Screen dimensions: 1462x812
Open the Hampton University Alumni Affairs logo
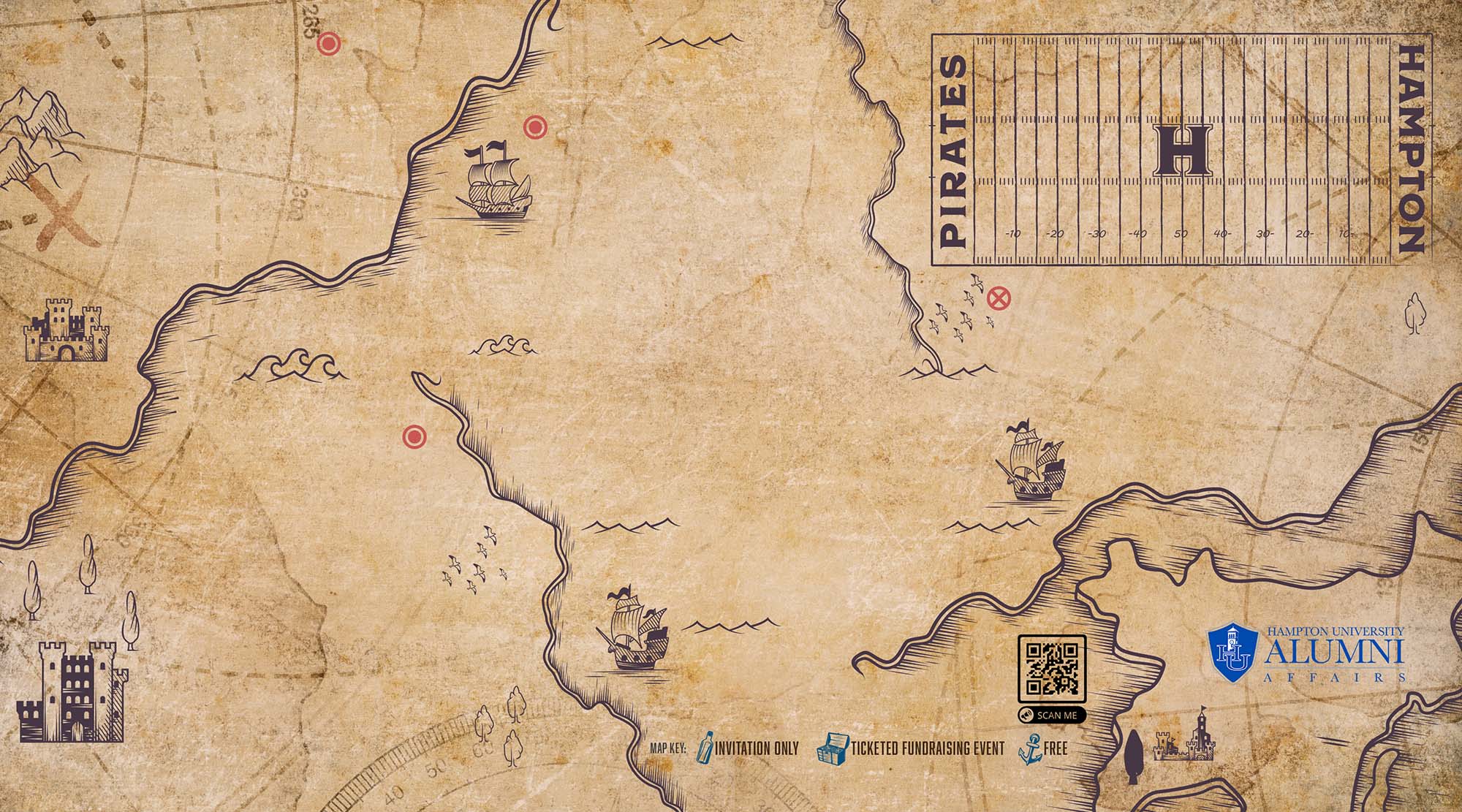pyautogui.click(x=1306, y=653)
